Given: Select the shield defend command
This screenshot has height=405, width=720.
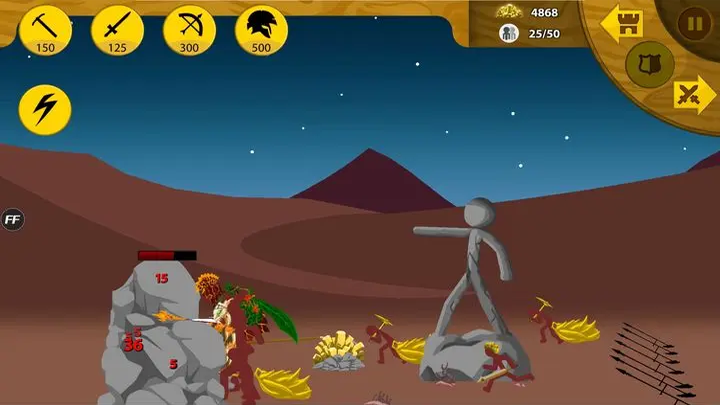Looking at the screenshot, I should point(649,63).
